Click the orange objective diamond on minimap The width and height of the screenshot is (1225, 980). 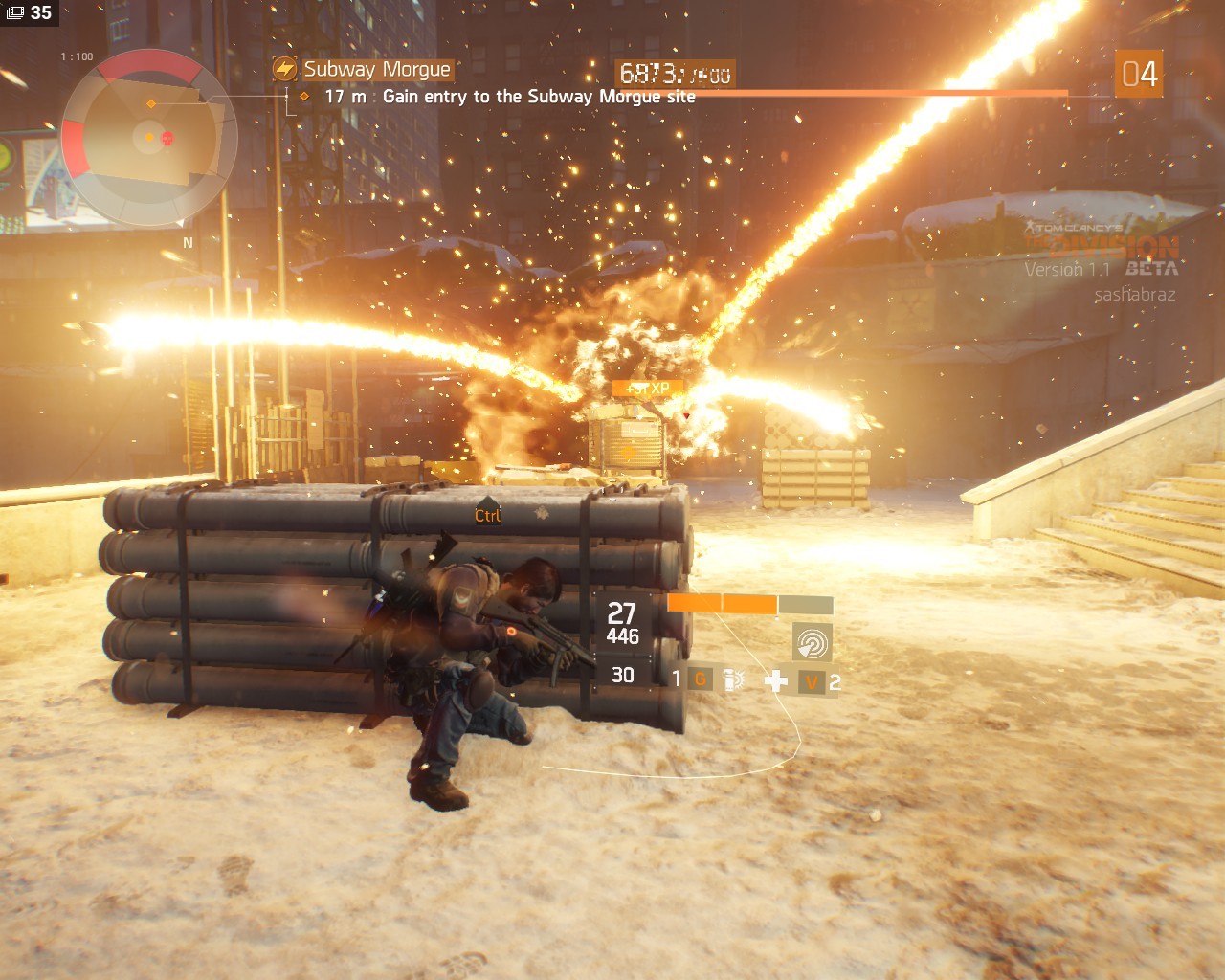pyautogui.click(x=150, y=103)
